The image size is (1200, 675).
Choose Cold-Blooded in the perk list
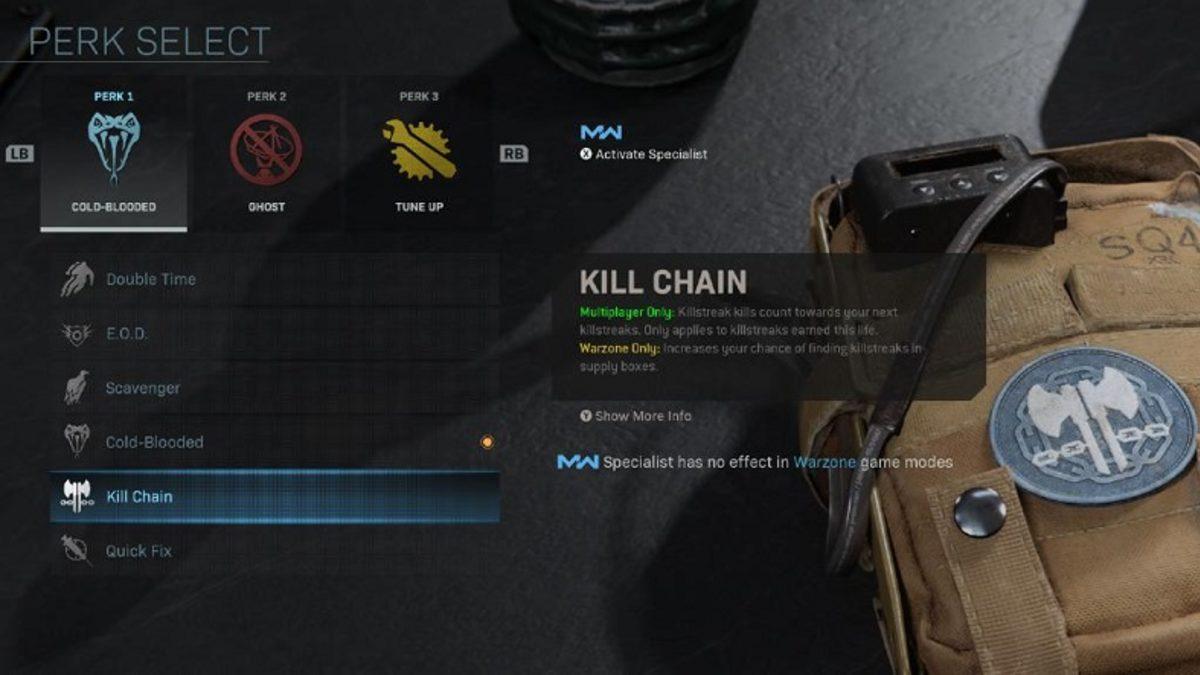point(273,442)
